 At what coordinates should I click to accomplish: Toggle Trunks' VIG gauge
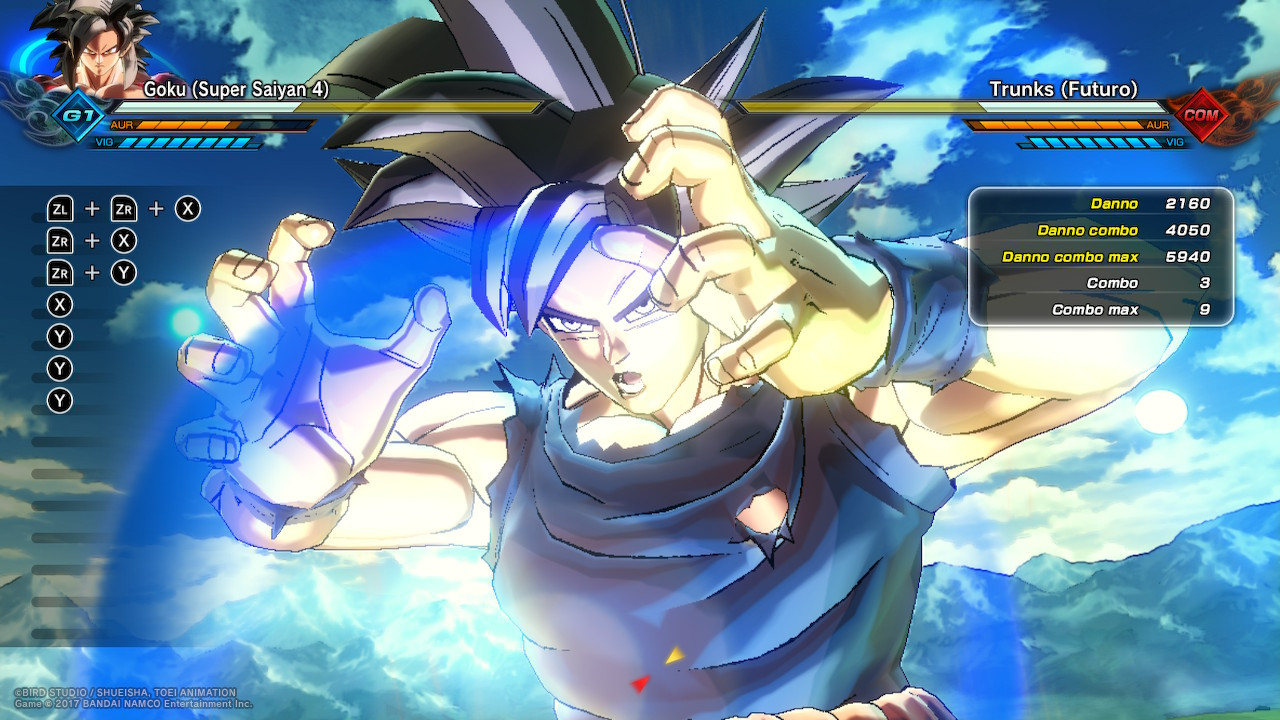1090,143
